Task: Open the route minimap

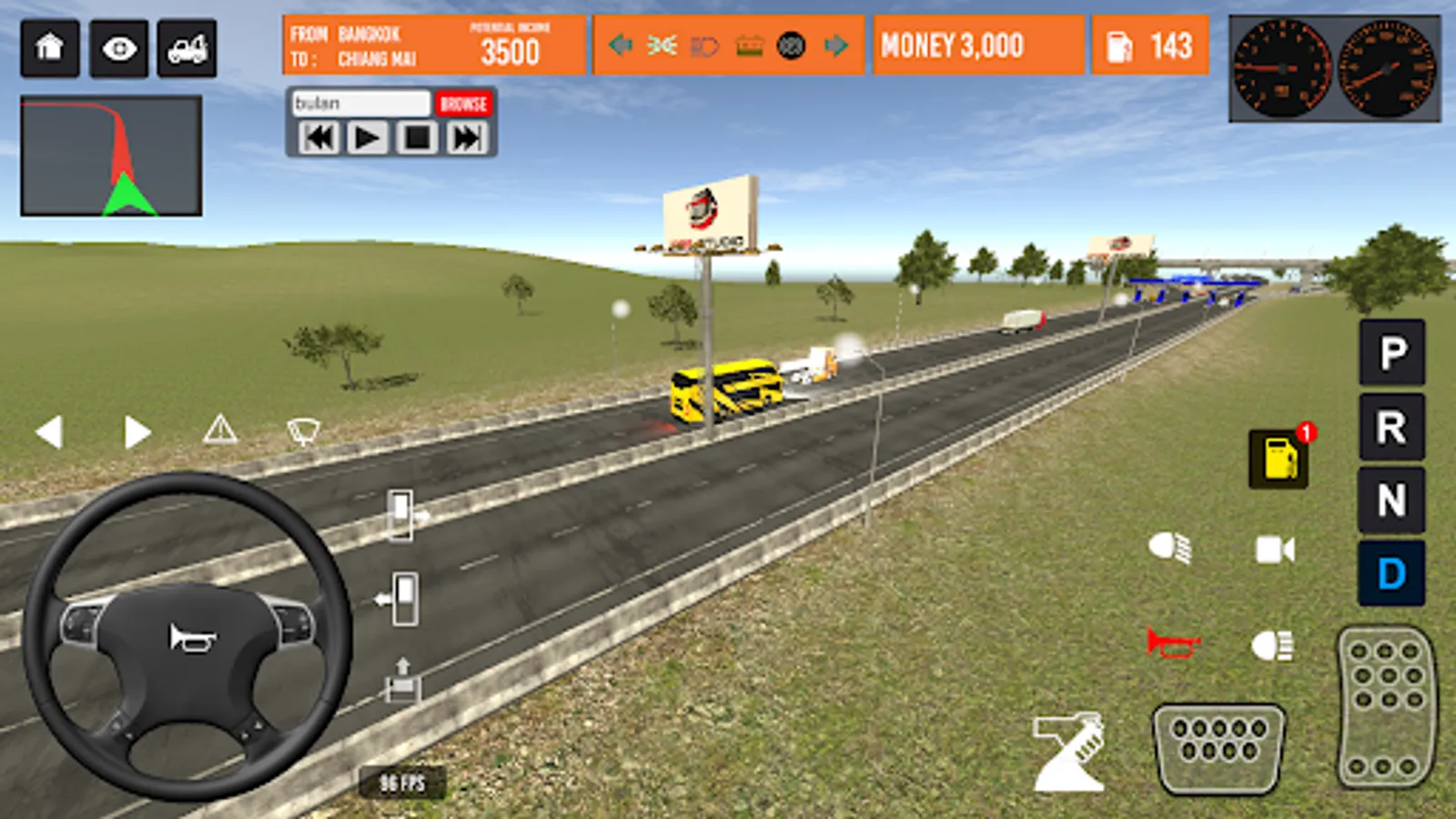Action: coord(111,156)
